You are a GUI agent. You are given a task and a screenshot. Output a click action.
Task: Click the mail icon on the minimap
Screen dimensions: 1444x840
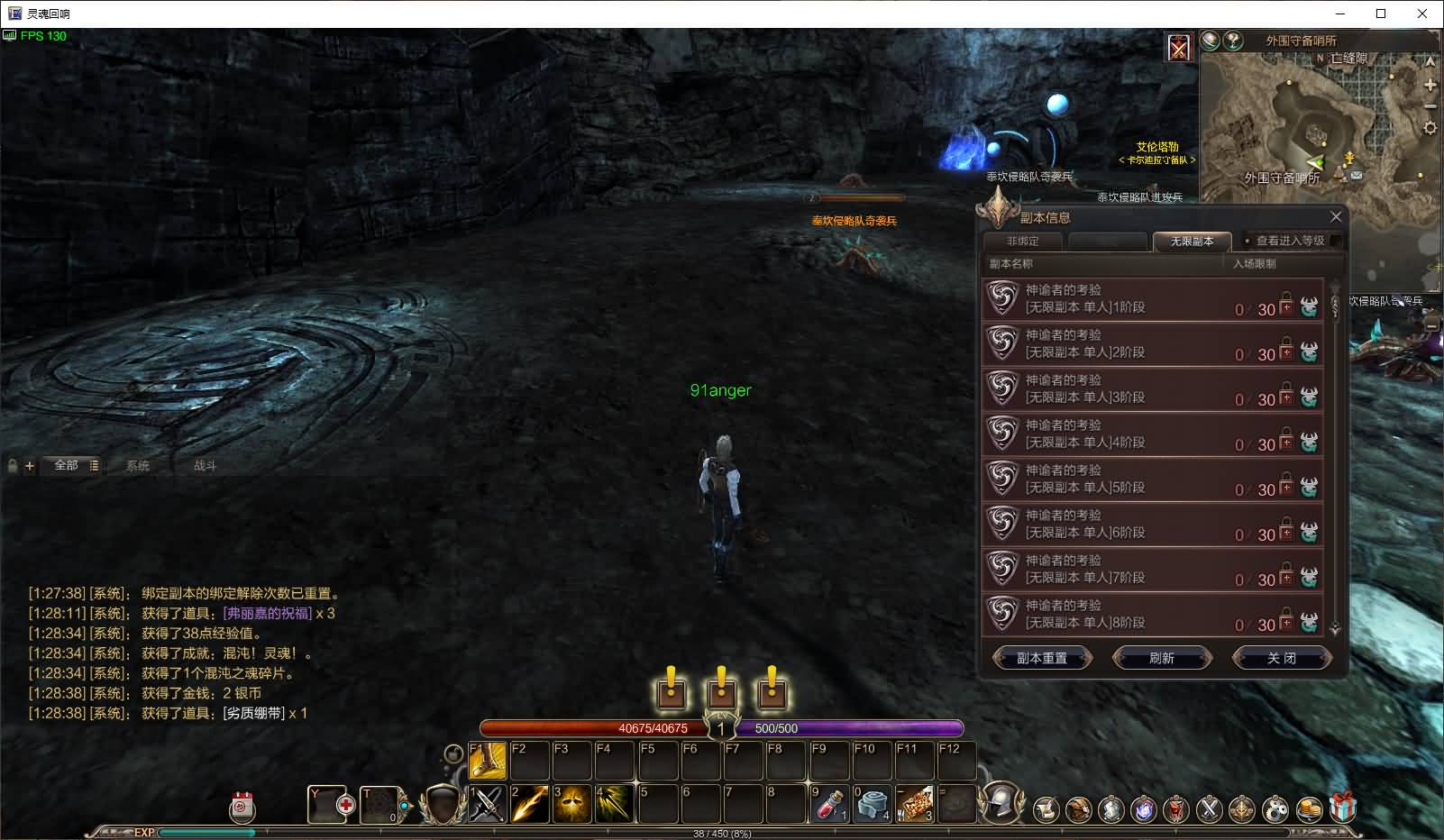(1357, 175)
